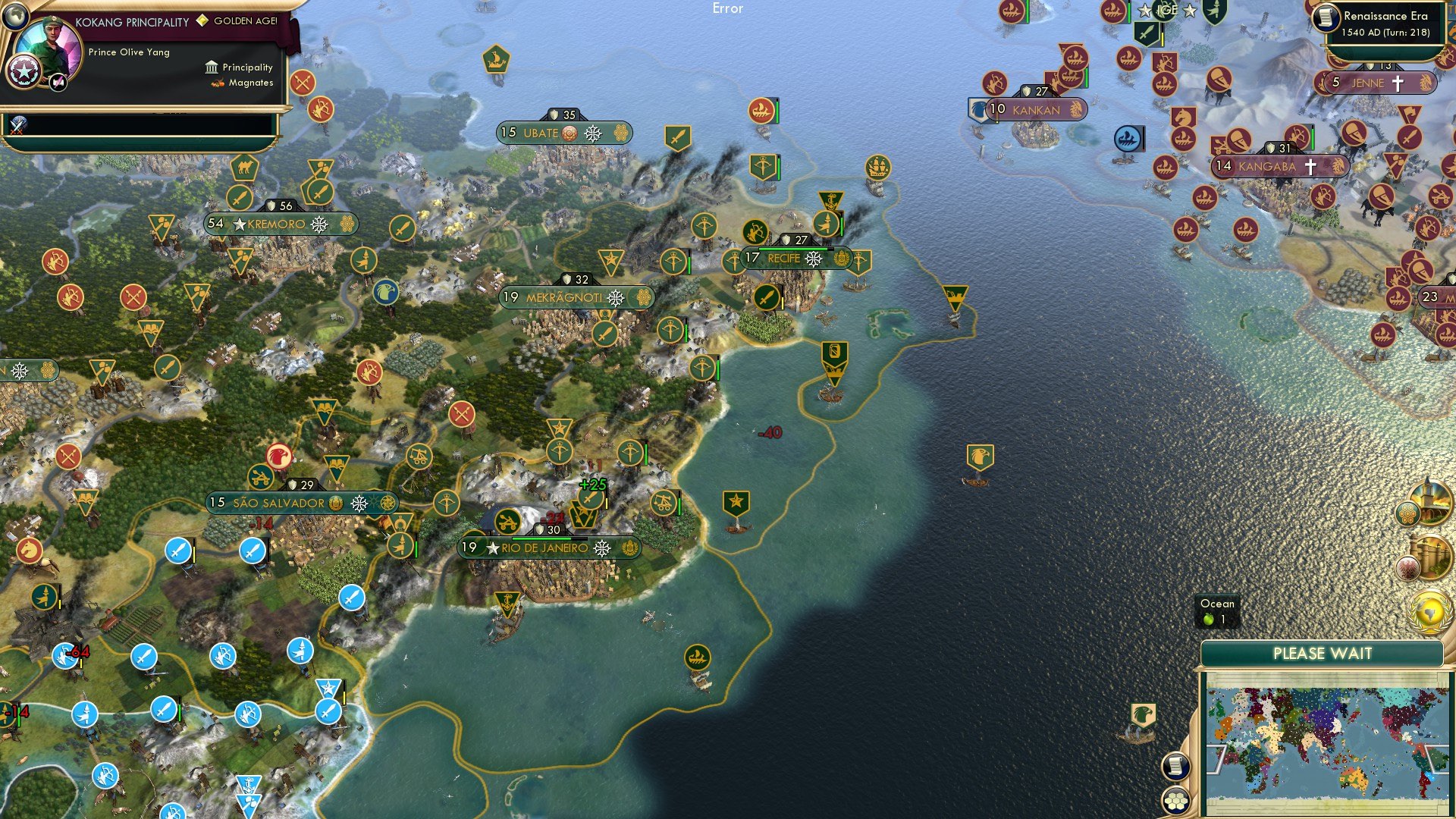The image size is (1456, 819).
Task: Toggle strategic view with the hexagon icon
Action: pos(1176,801)
